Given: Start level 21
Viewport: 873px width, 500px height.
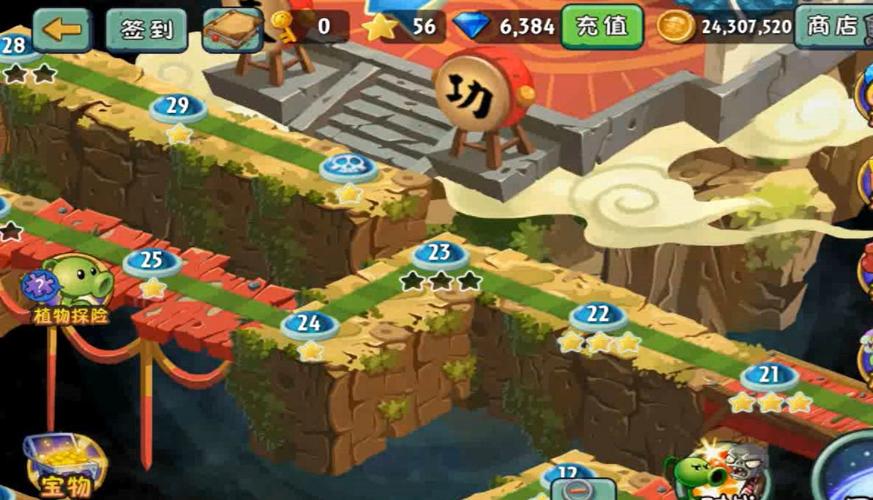Looking at the screenshot, I should tap(769, 376).
